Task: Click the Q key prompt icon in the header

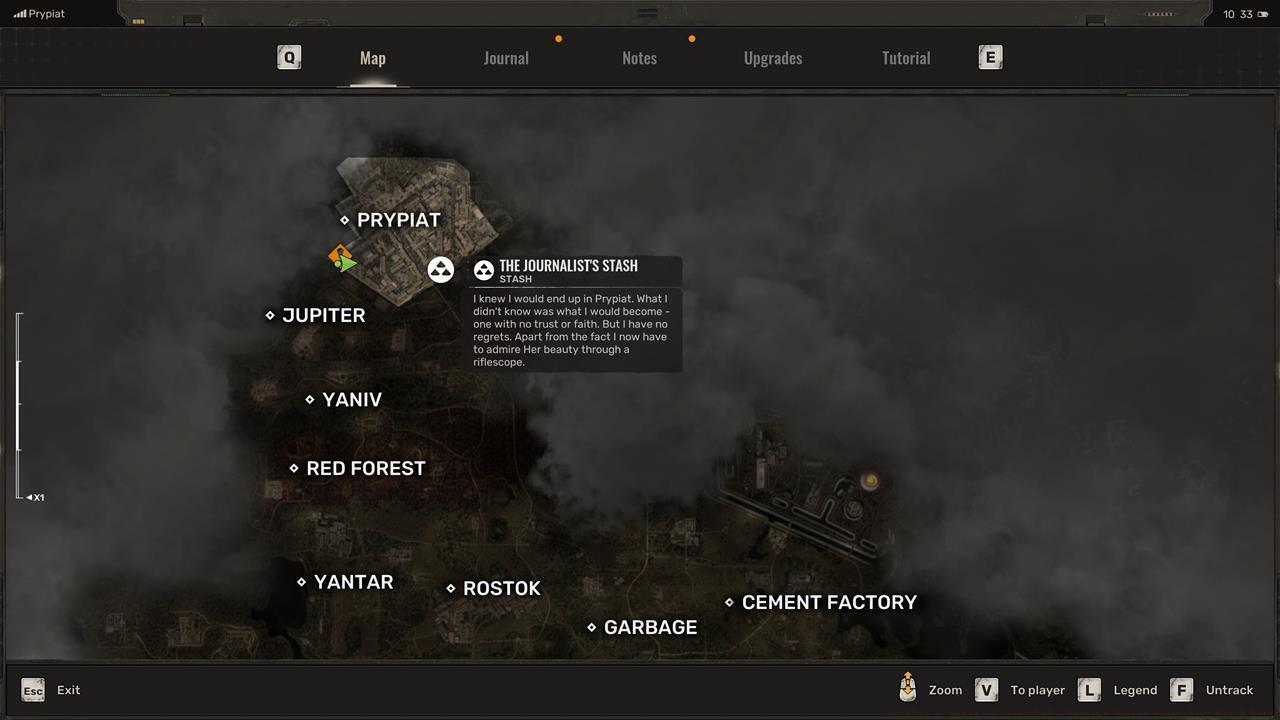Action: [288, 57]
